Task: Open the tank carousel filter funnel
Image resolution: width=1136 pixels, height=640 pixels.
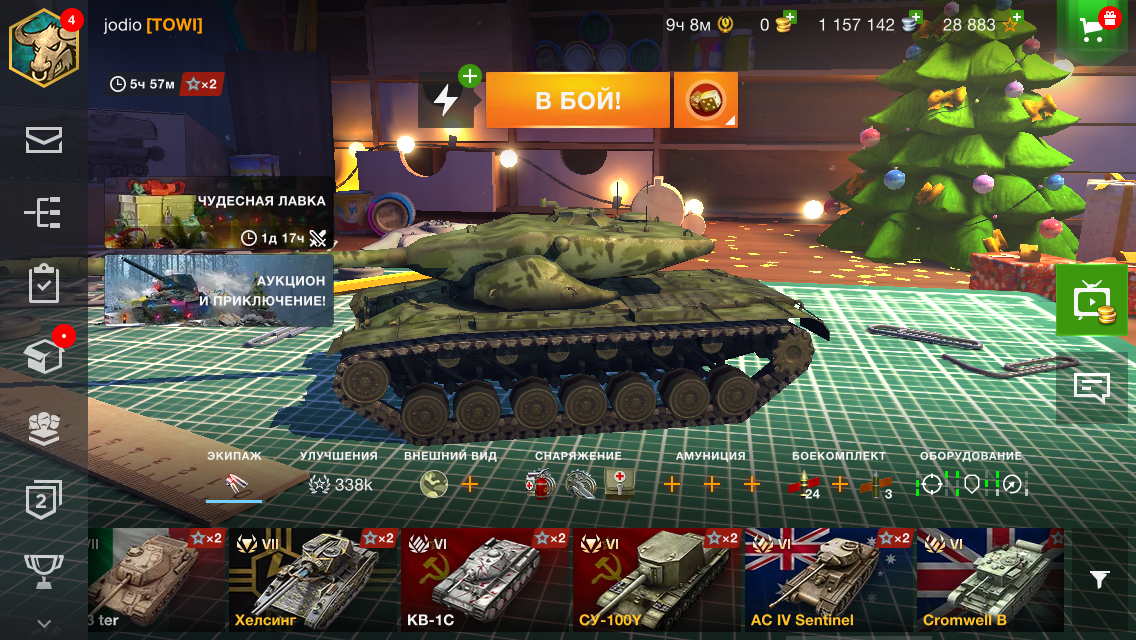Action: (x=1099, y=579)
